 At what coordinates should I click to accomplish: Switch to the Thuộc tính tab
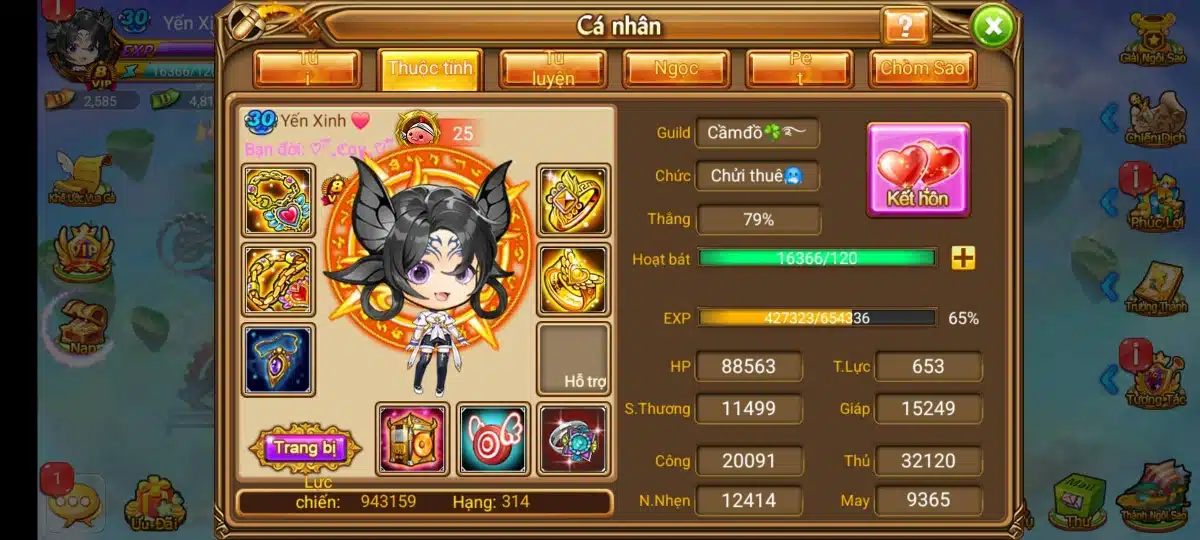pyautogui.click(x=431, y=70)
